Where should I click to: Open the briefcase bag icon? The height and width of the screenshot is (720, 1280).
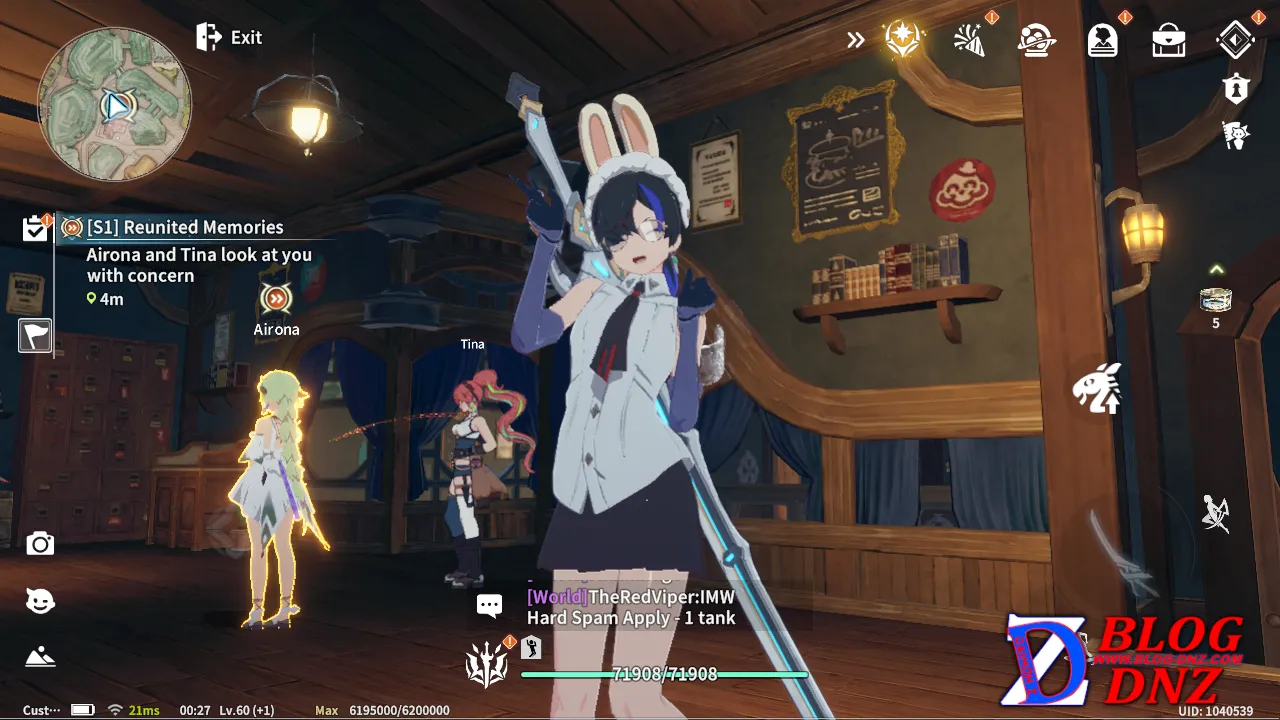(1168, 41)
